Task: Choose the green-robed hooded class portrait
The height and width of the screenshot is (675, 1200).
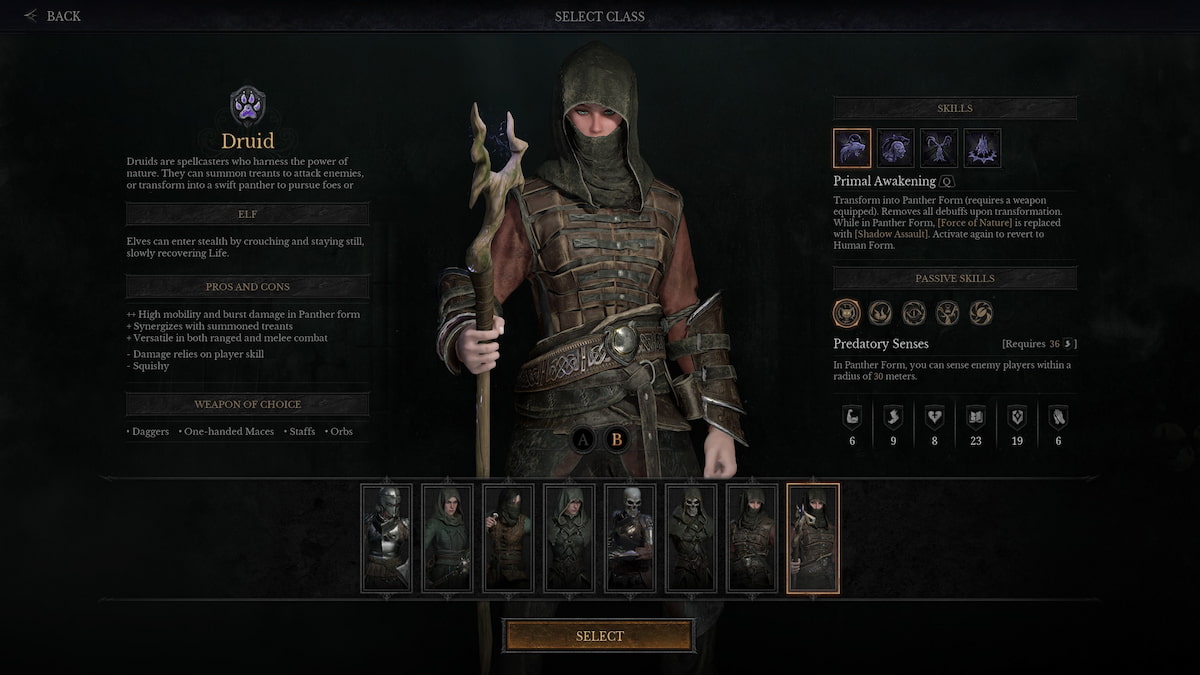Action: 447,539
